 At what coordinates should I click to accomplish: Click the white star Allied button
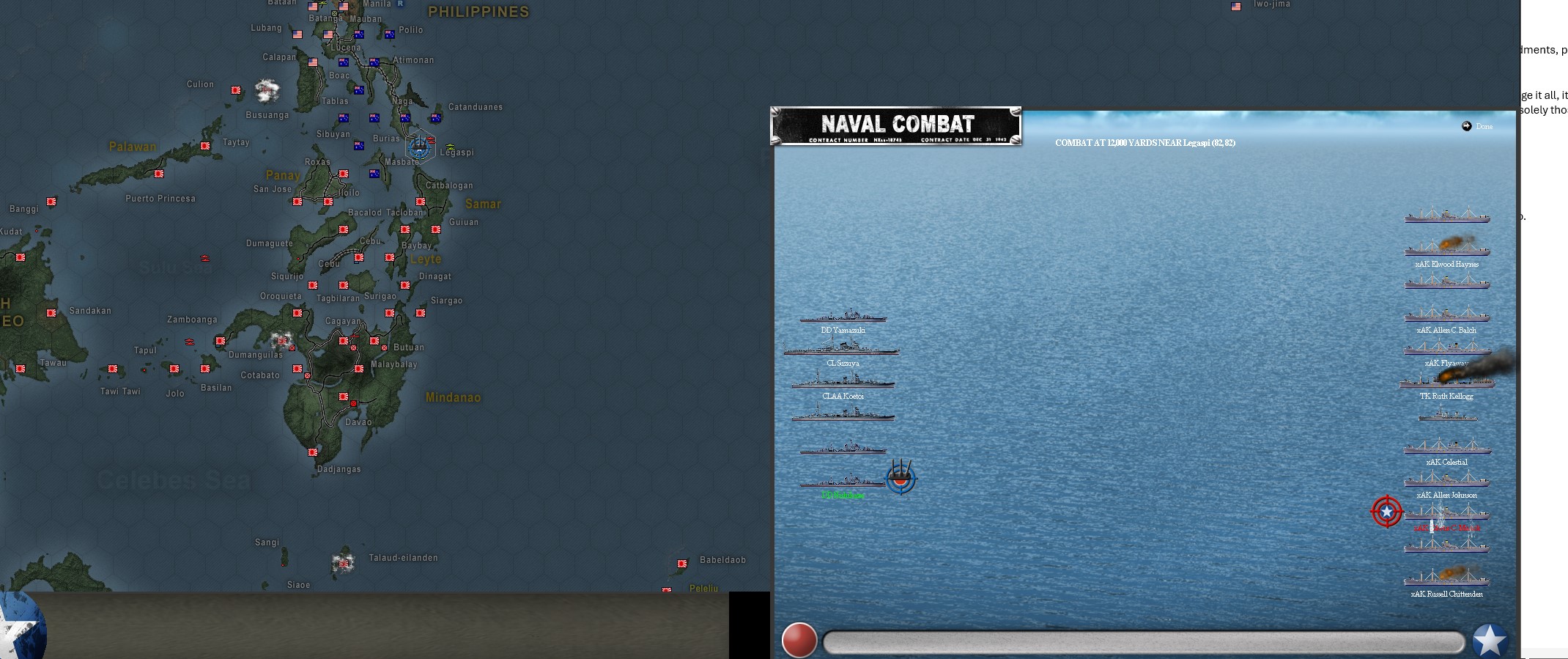pyautogui.click(x=1490, y=640)
